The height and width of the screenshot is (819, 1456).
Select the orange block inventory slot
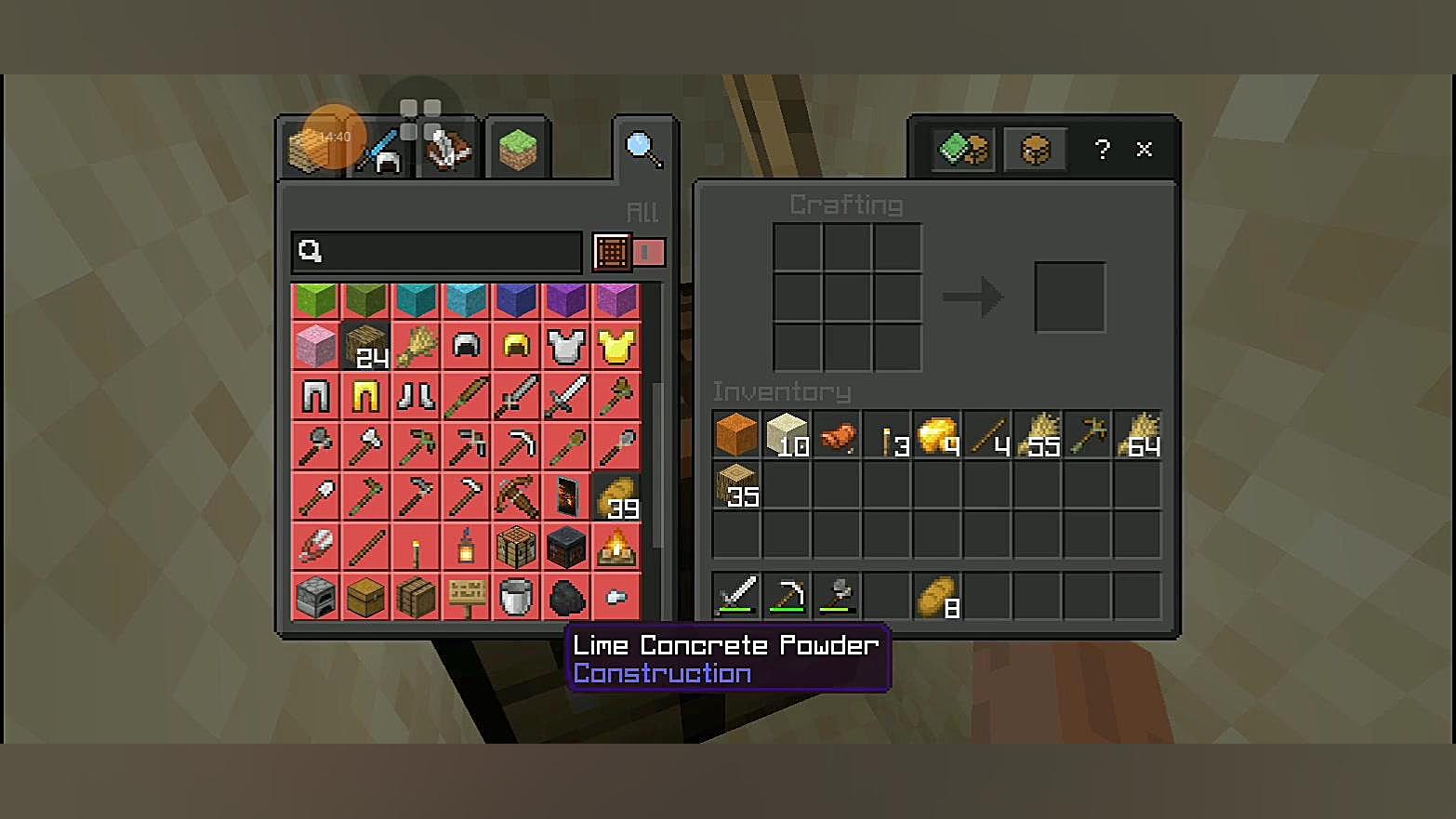click(736, 434)
